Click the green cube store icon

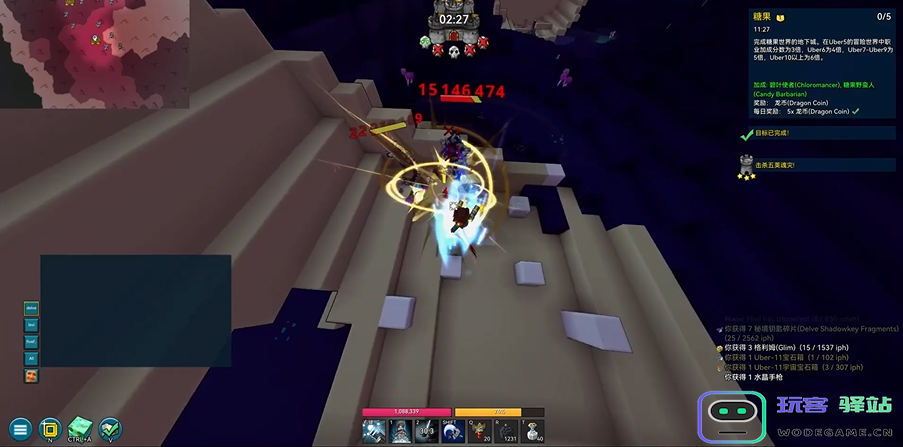[x=80, y=428]
